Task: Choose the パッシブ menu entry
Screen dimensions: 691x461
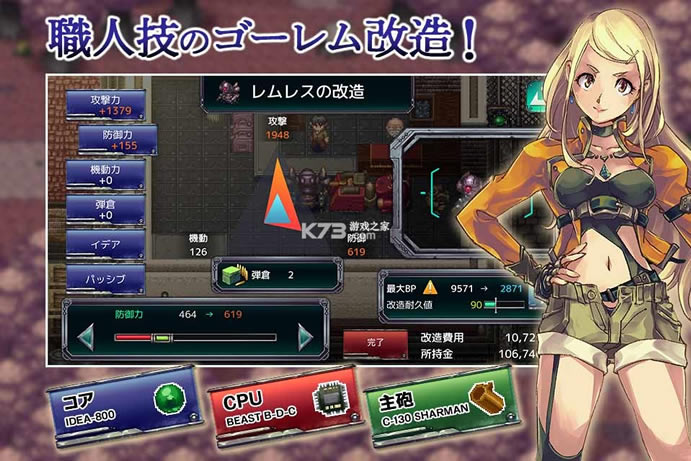Action: [x=105, y=278]
